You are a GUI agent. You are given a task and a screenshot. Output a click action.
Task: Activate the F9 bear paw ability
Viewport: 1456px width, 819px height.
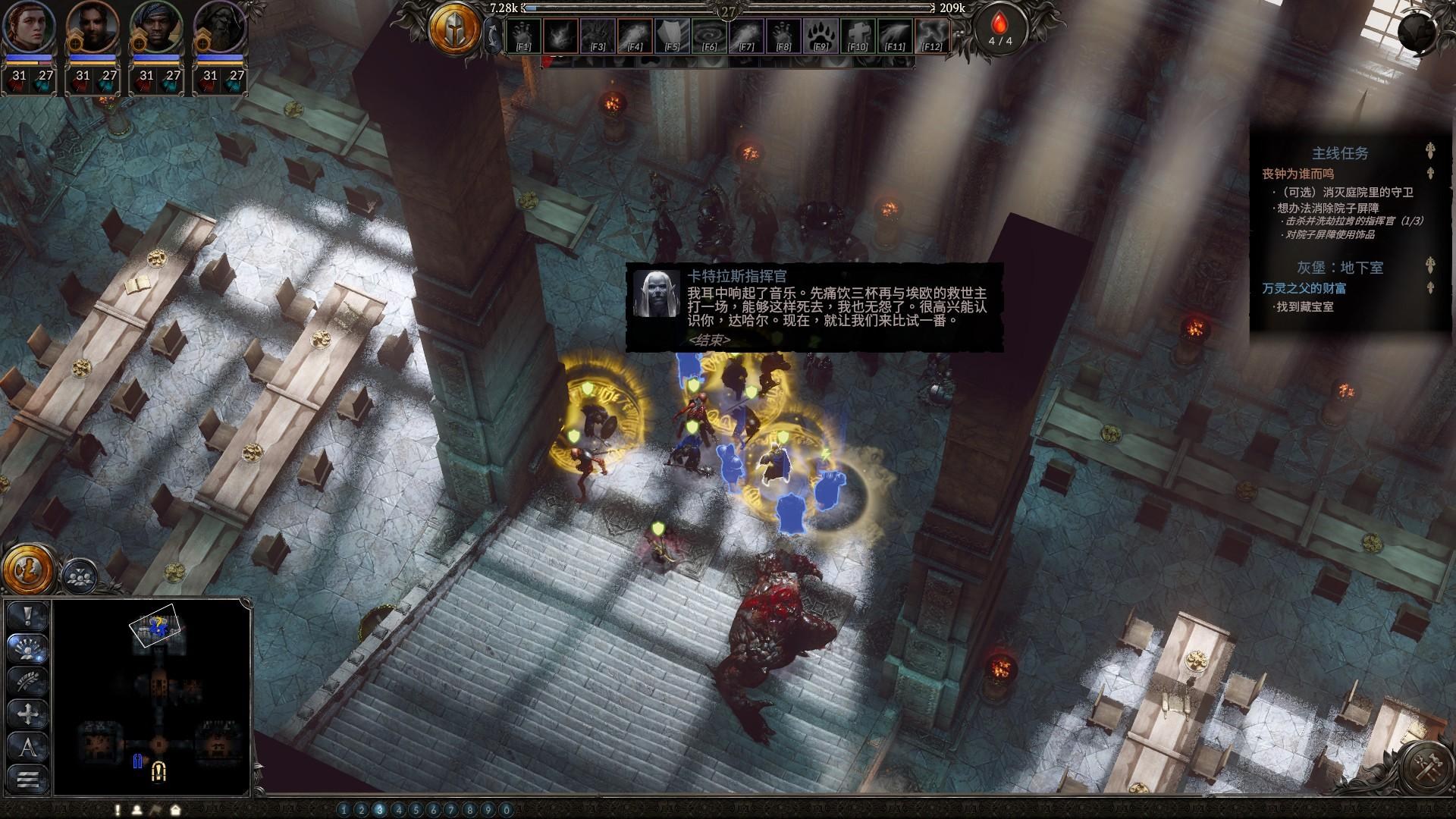pos(821,36)
